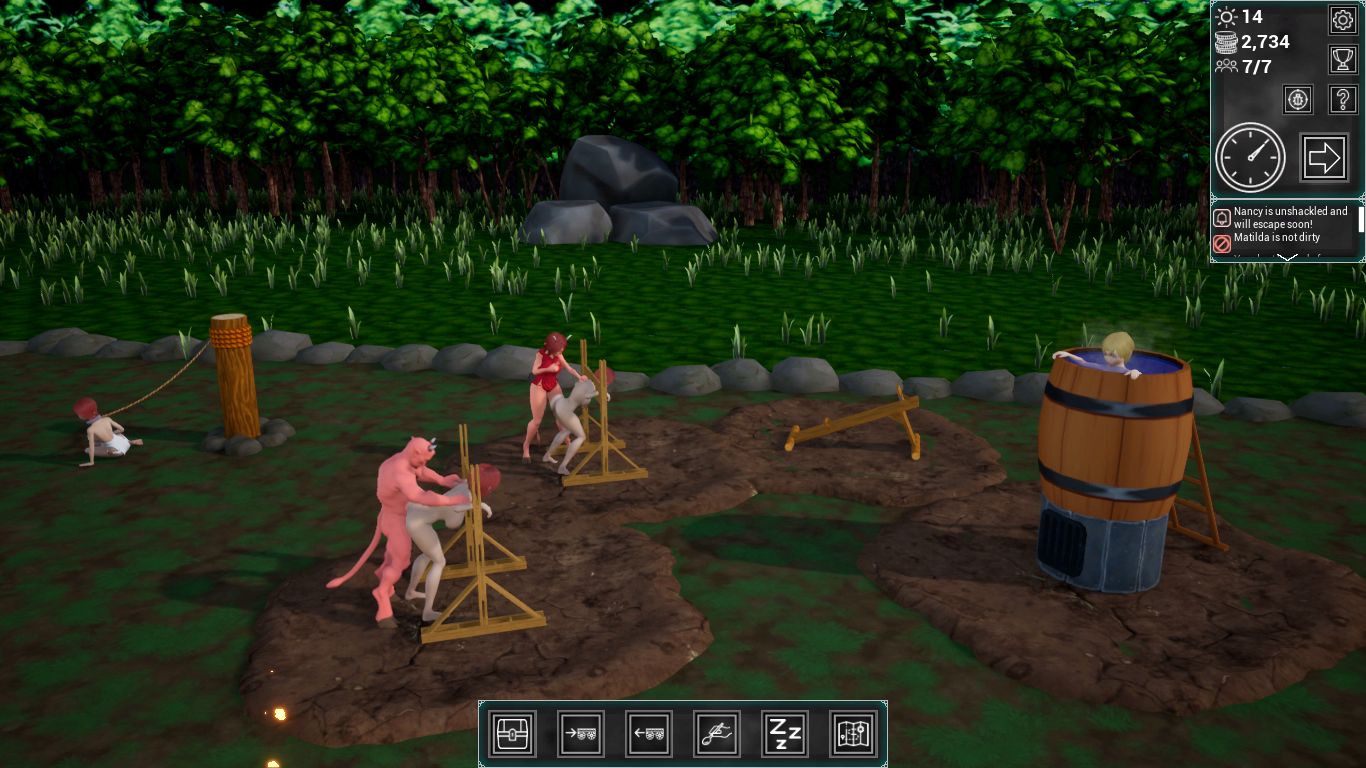The width and height of the screenshot is (1366, 768).
Task: Click the notification list scrollbar
Action: click(x=1360, y=220)
